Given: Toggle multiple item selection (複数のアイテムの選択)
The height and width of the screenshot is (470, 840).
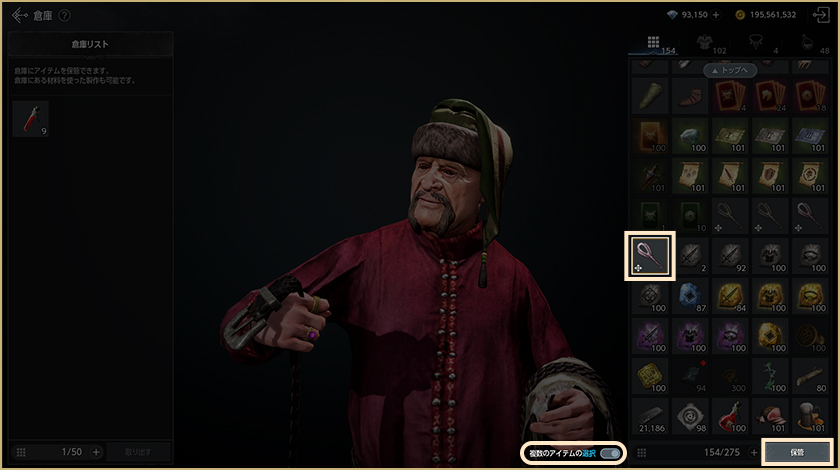Looking at the screenshot, I should 609,454.
